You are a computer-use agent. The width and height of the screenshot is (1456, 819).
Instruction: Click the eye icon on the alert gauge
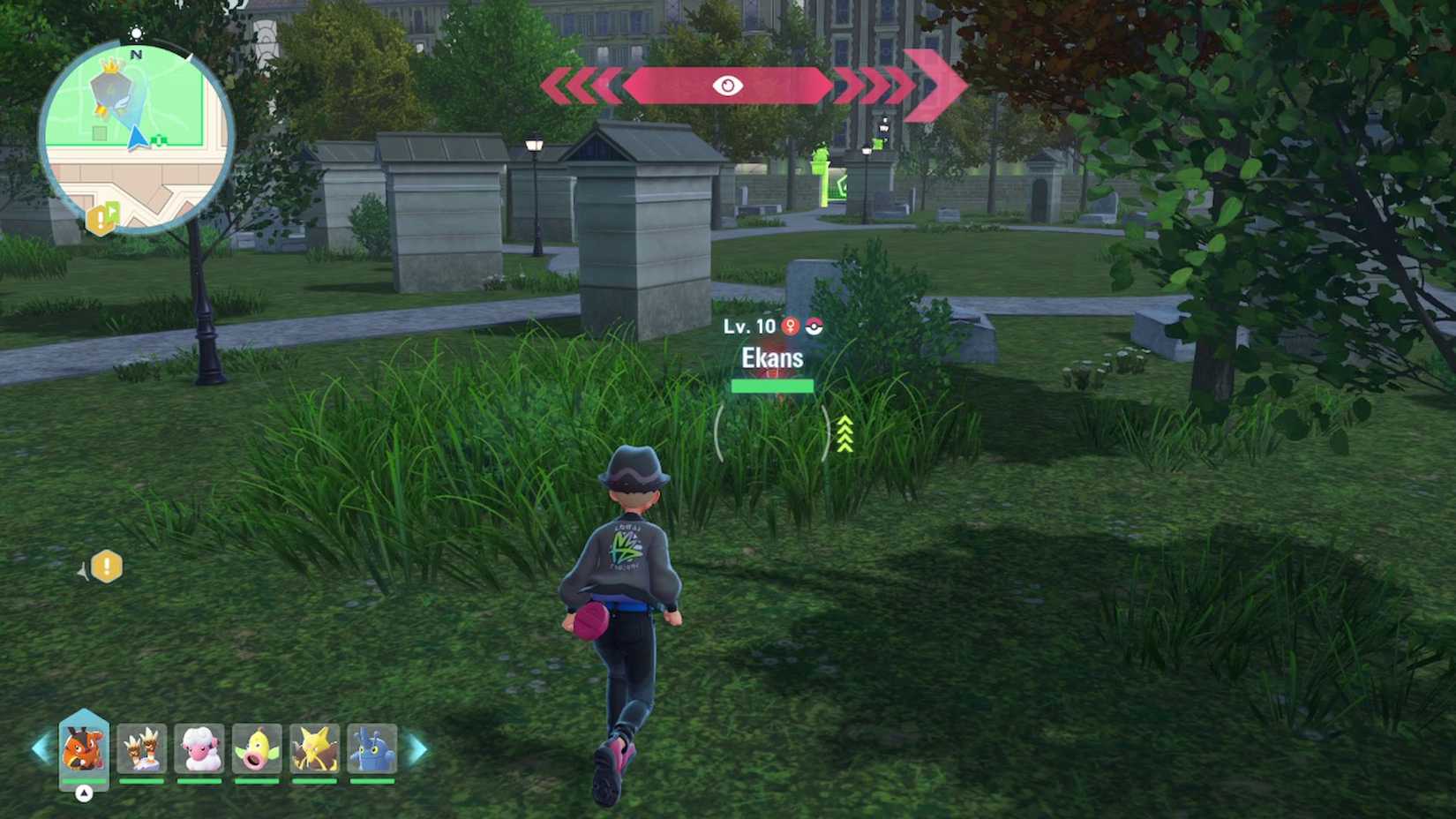(x=728, y=85)
